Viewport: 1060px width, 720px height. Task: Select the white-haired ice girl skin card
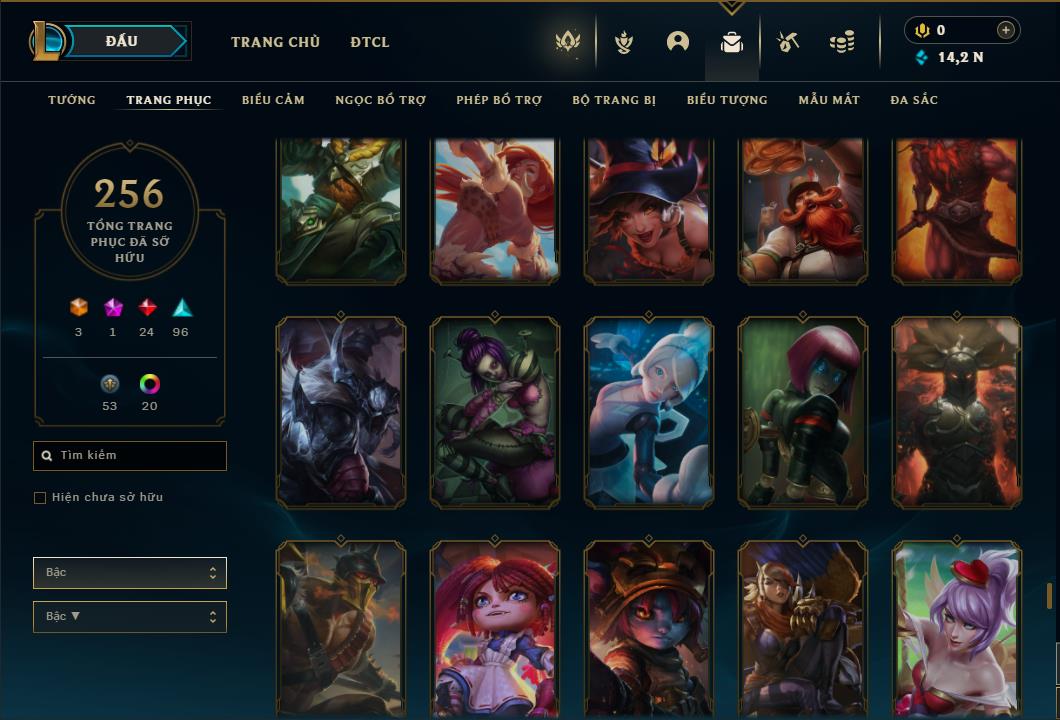pyautogui.click(x=649, y=412)
